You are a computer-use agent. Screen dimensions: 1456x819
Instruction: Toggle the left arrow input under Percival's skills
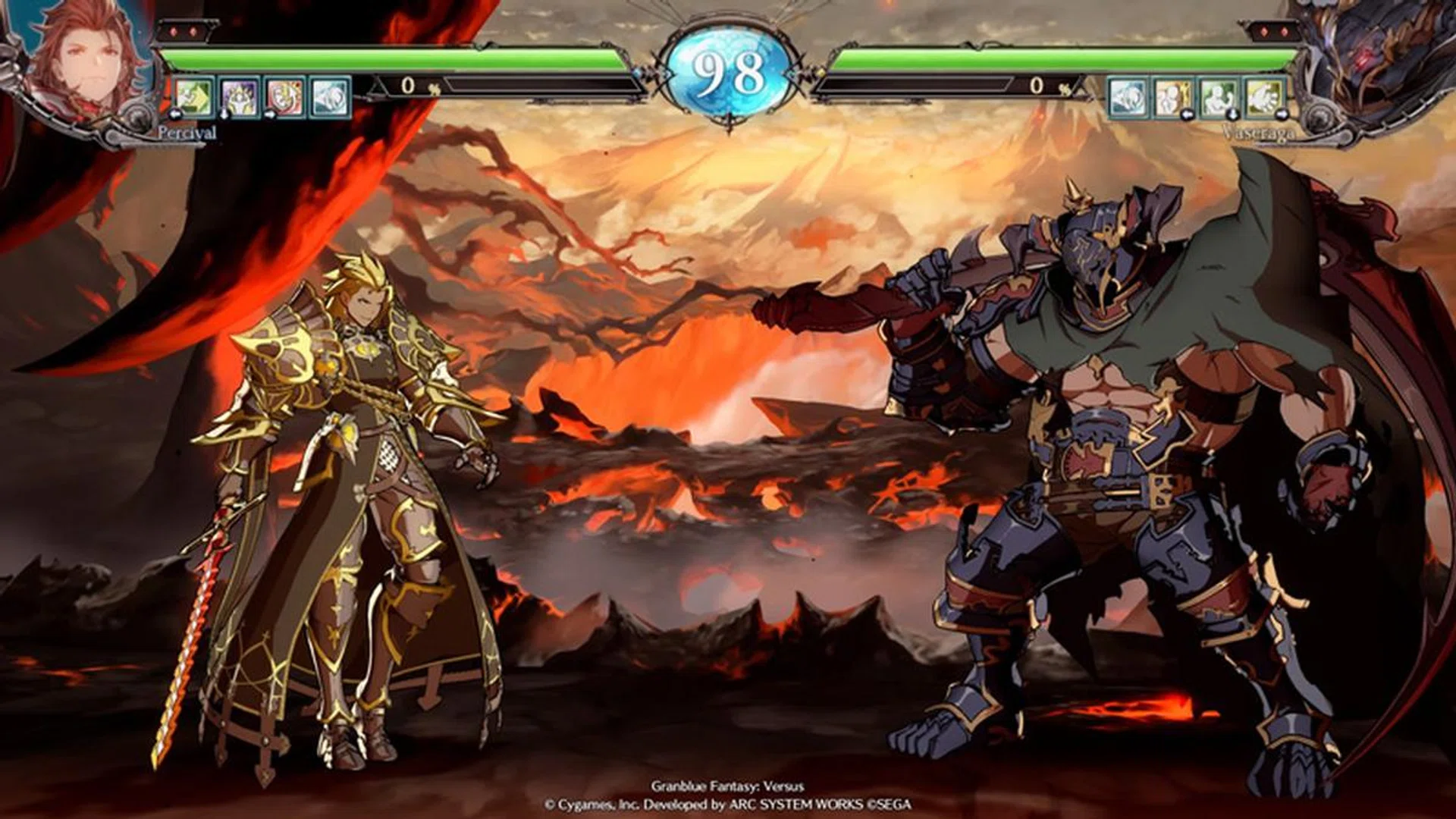[x=176, y=114]
